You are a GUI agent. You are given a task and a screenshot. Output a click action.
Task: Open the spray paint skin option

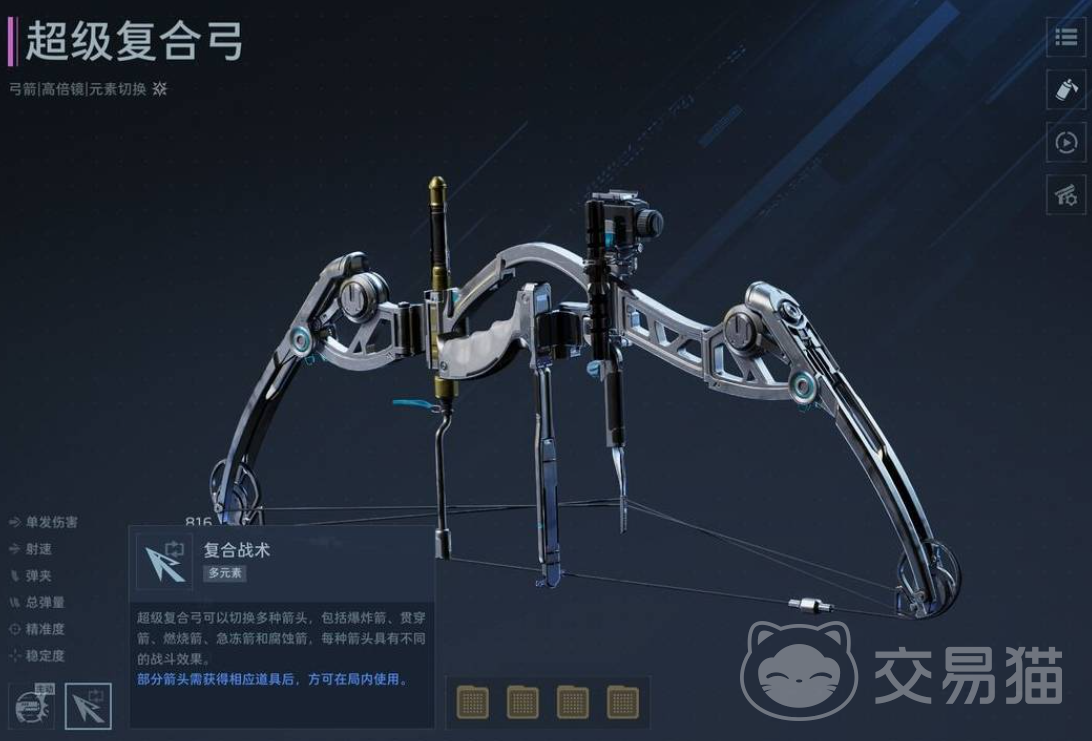point(1065,91)
